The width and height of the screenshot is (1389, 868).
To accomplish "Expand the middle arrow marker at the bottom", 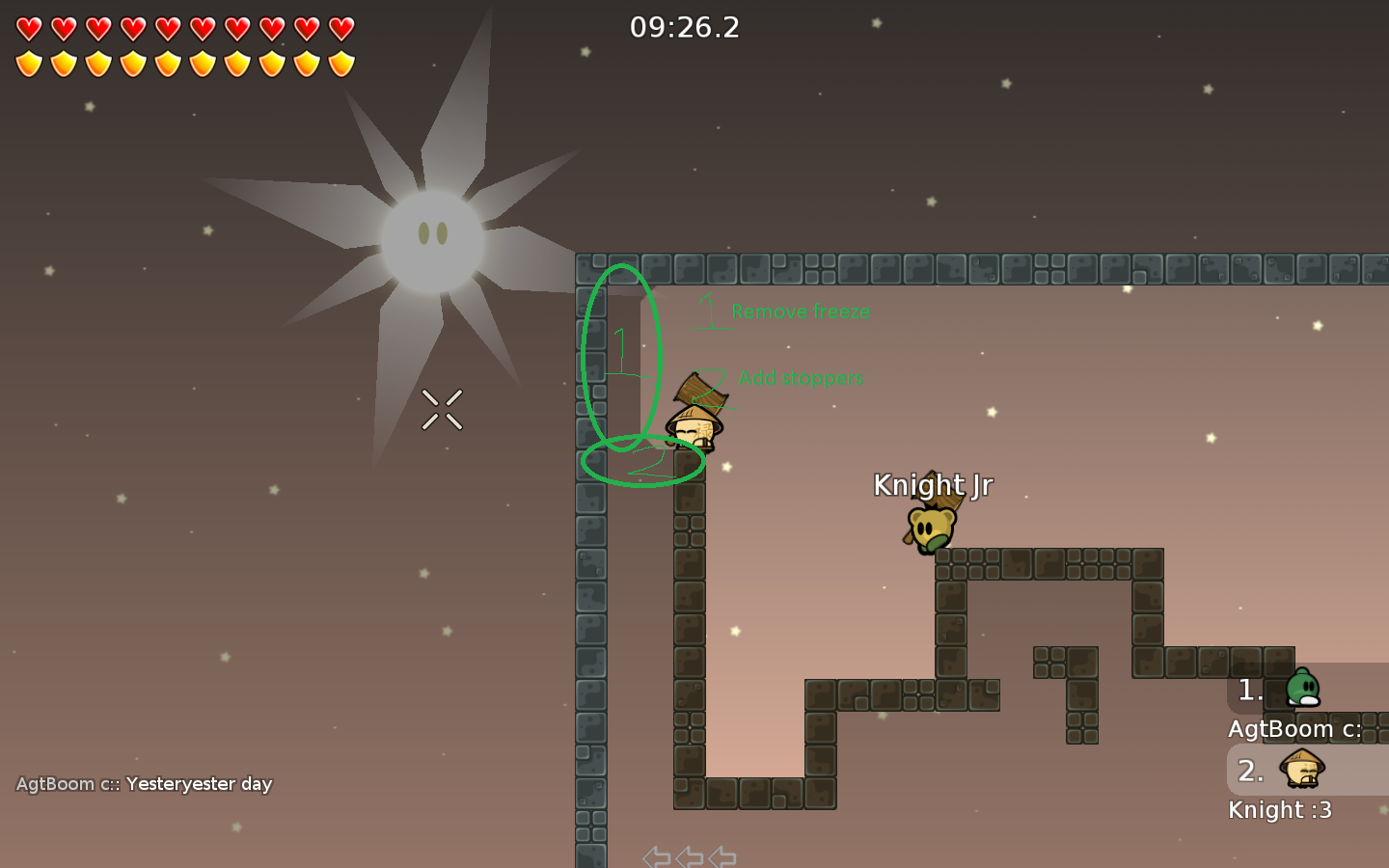I will click(689, 854).
